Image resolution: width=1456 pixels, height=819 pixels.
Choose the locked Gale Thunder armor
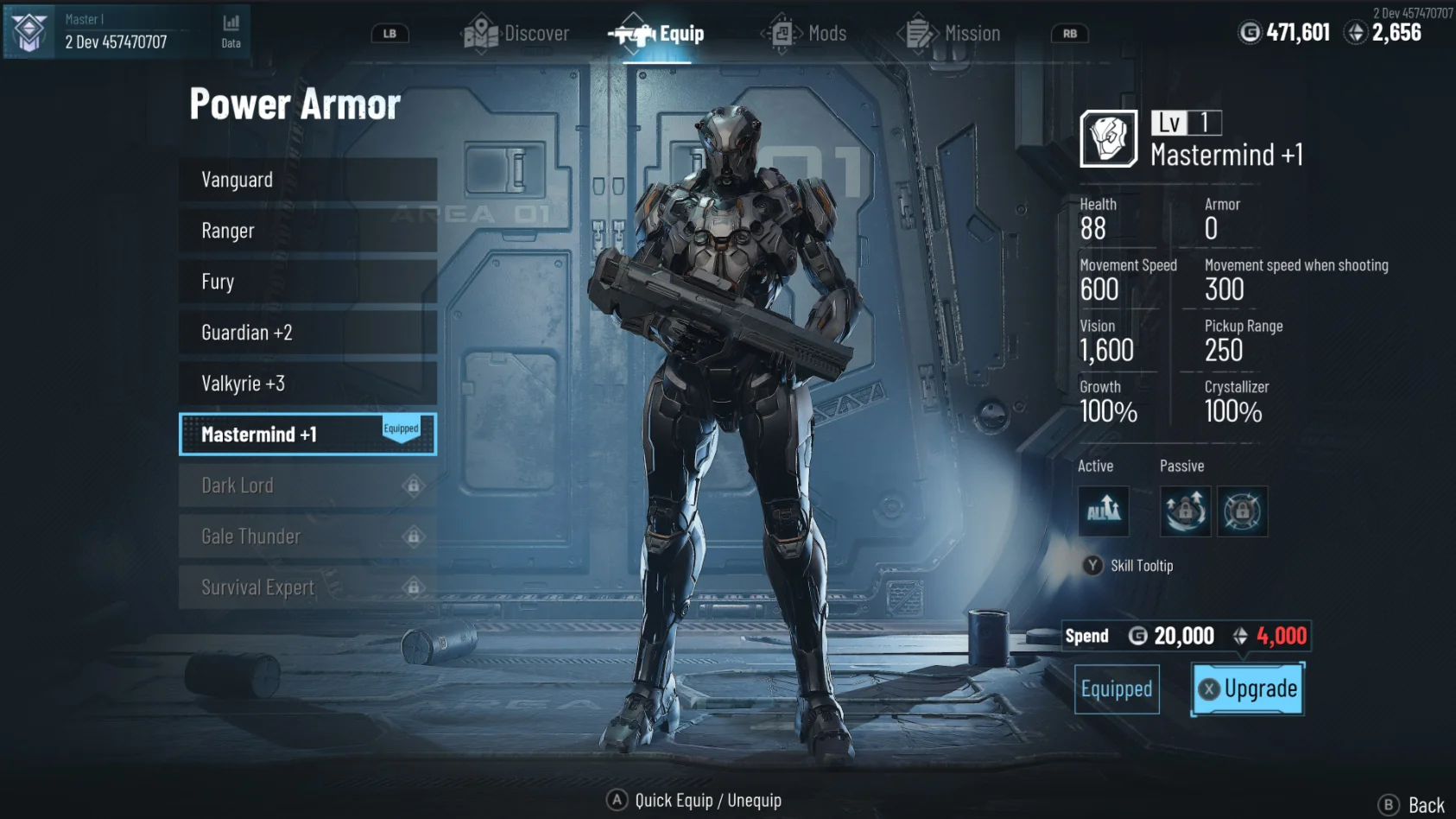coord(307,536)
